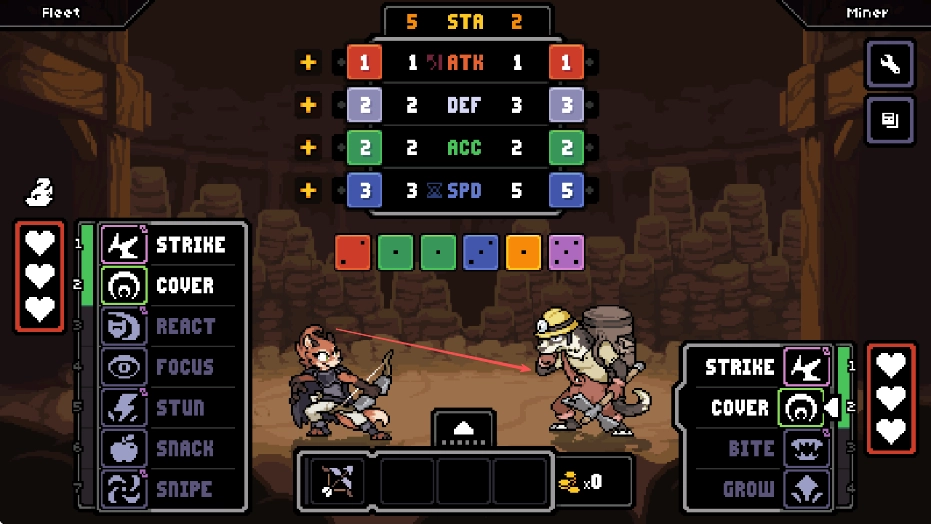The height and width of the screenshot is (524, 931).
Task: Open the wrench settings button
Action: tap(889, 66)
